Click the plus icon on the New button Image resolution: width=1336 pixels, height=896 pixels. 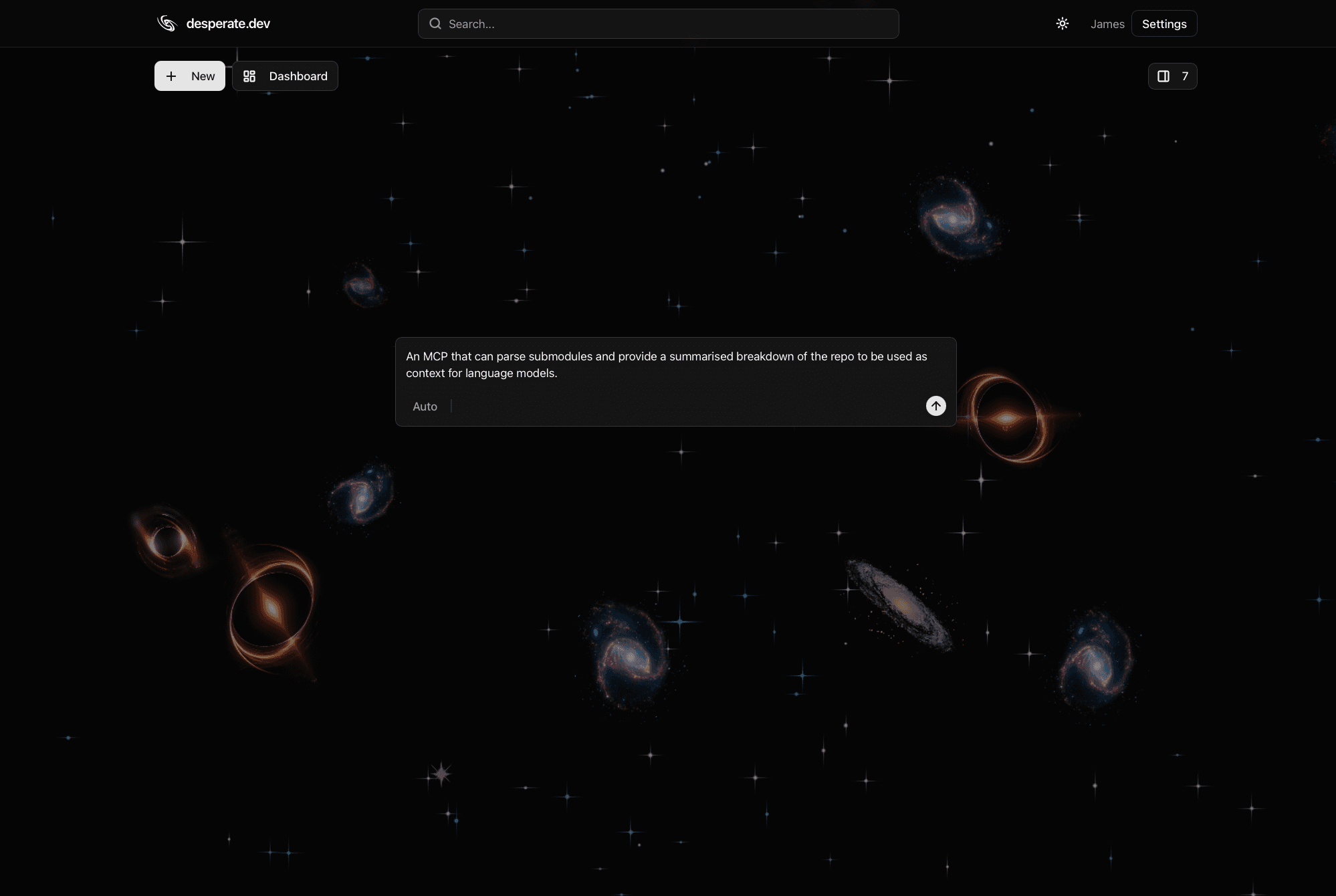[171, 76]
